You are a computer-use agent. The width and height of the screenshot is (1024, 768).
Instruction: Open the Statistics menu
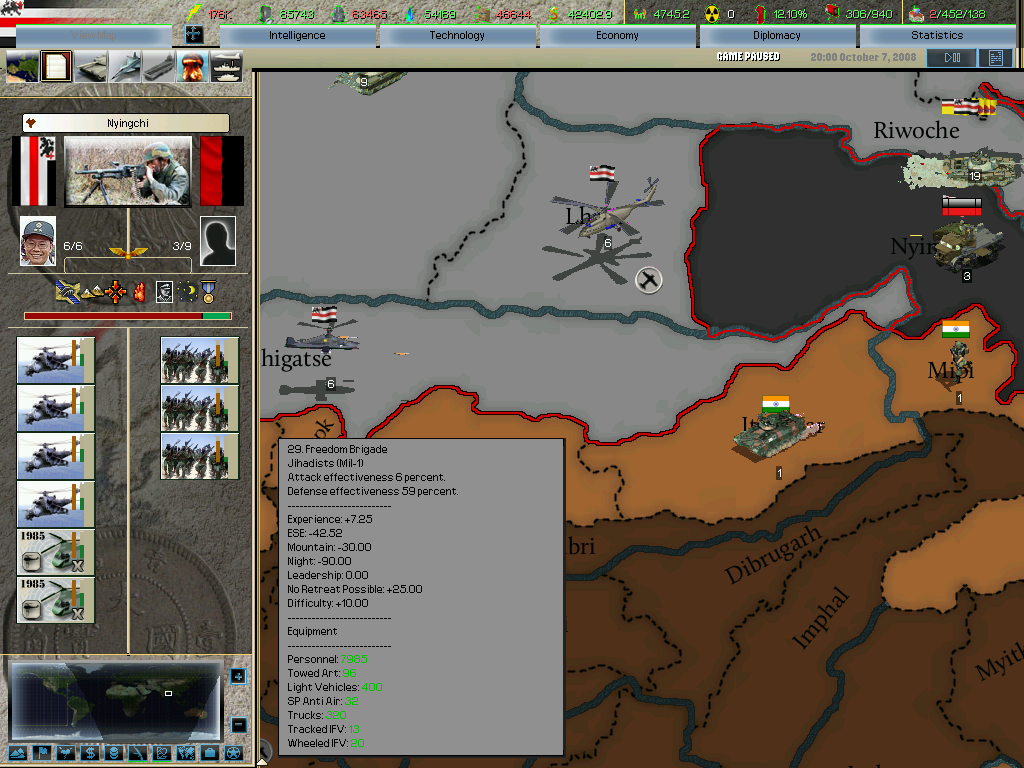pyautogui.click(x=937, y=35)
